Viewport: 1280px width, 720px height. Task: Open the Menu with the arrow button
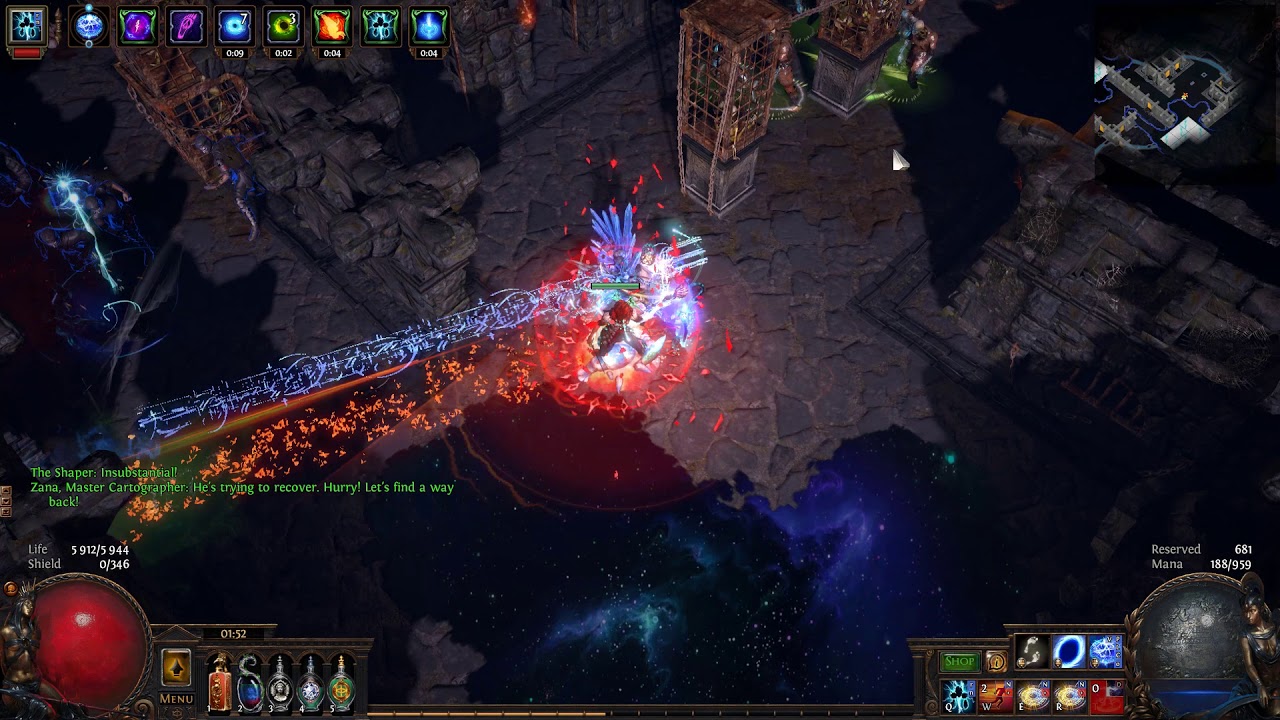coord(176,667)
